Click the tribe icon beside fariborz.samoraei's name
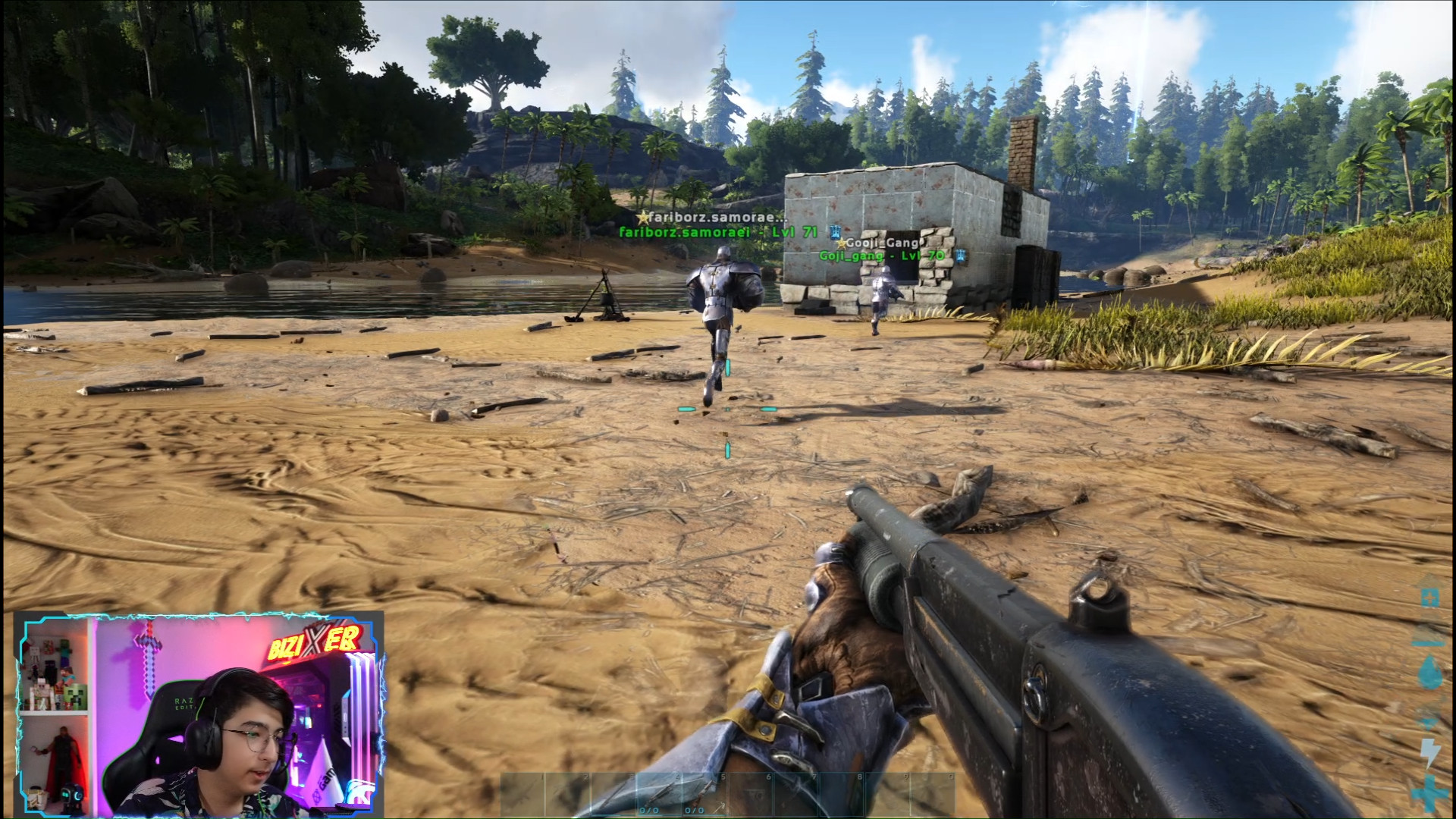 (x=835, y=232)
